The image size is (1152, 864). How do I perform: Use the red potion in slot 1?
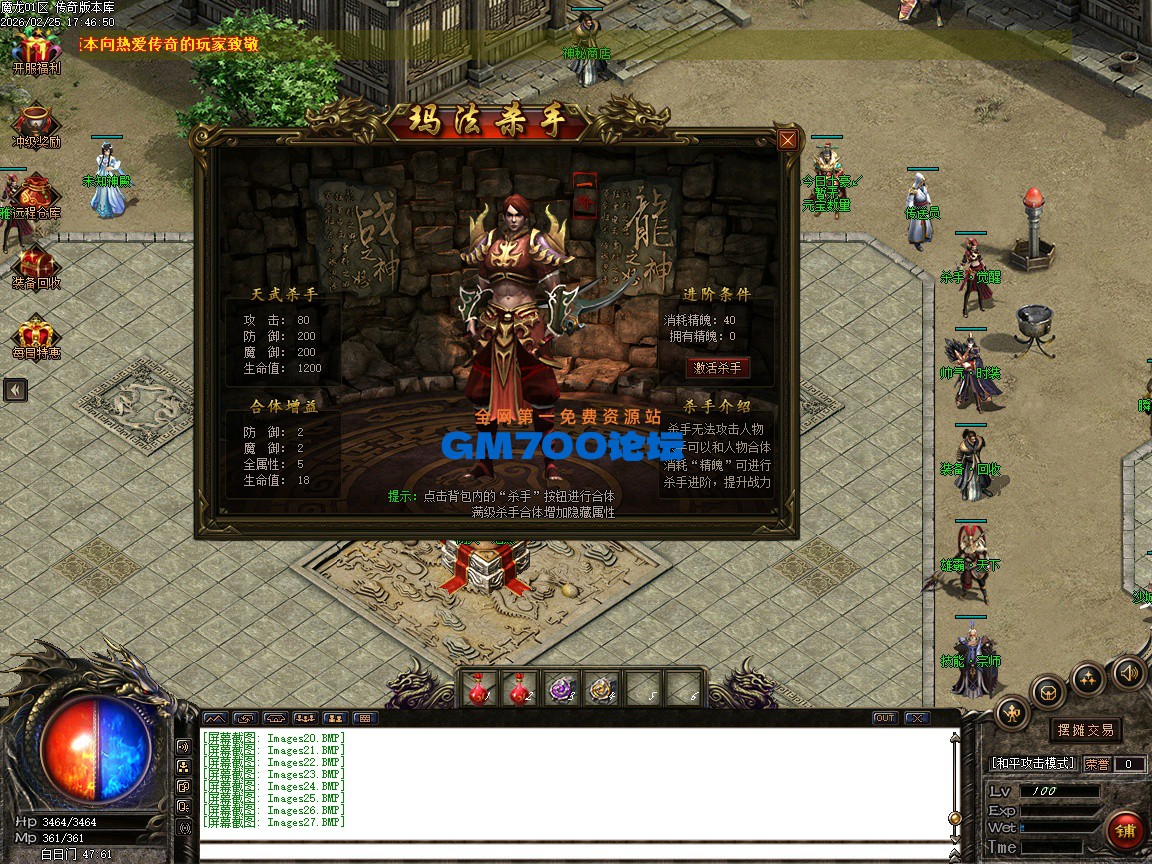tap(480, 688)
